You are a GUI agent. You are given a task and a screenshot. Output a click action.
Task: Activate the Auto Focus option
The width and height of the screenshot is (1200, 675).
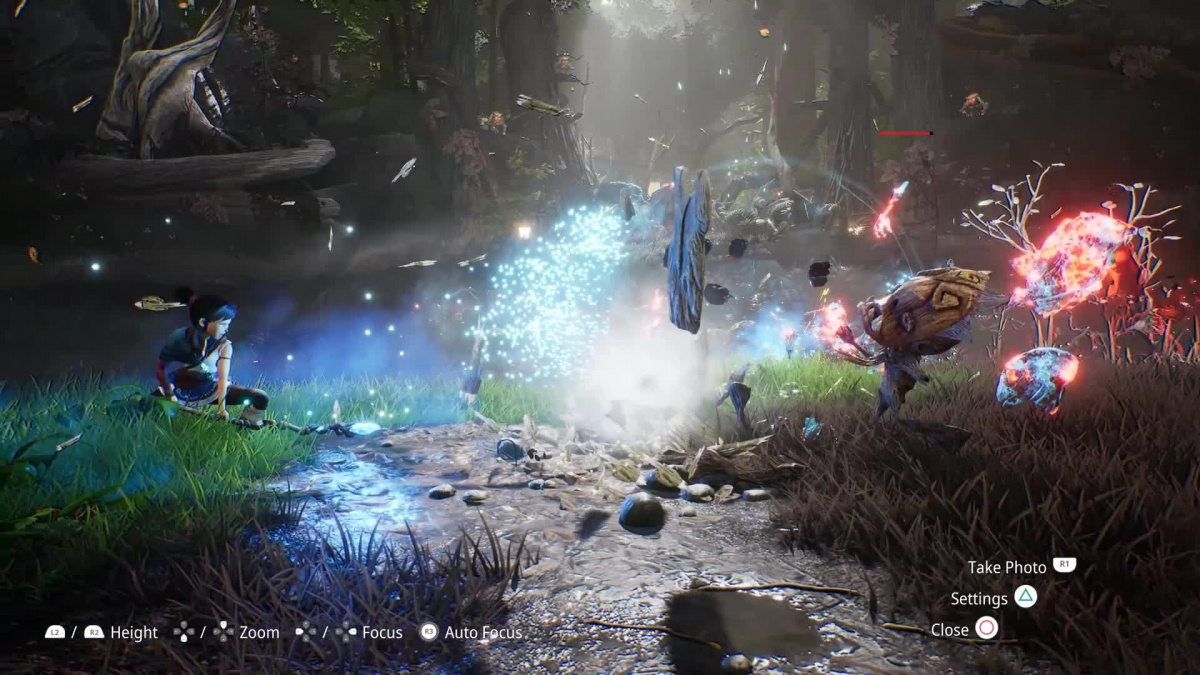pos(470,632)
